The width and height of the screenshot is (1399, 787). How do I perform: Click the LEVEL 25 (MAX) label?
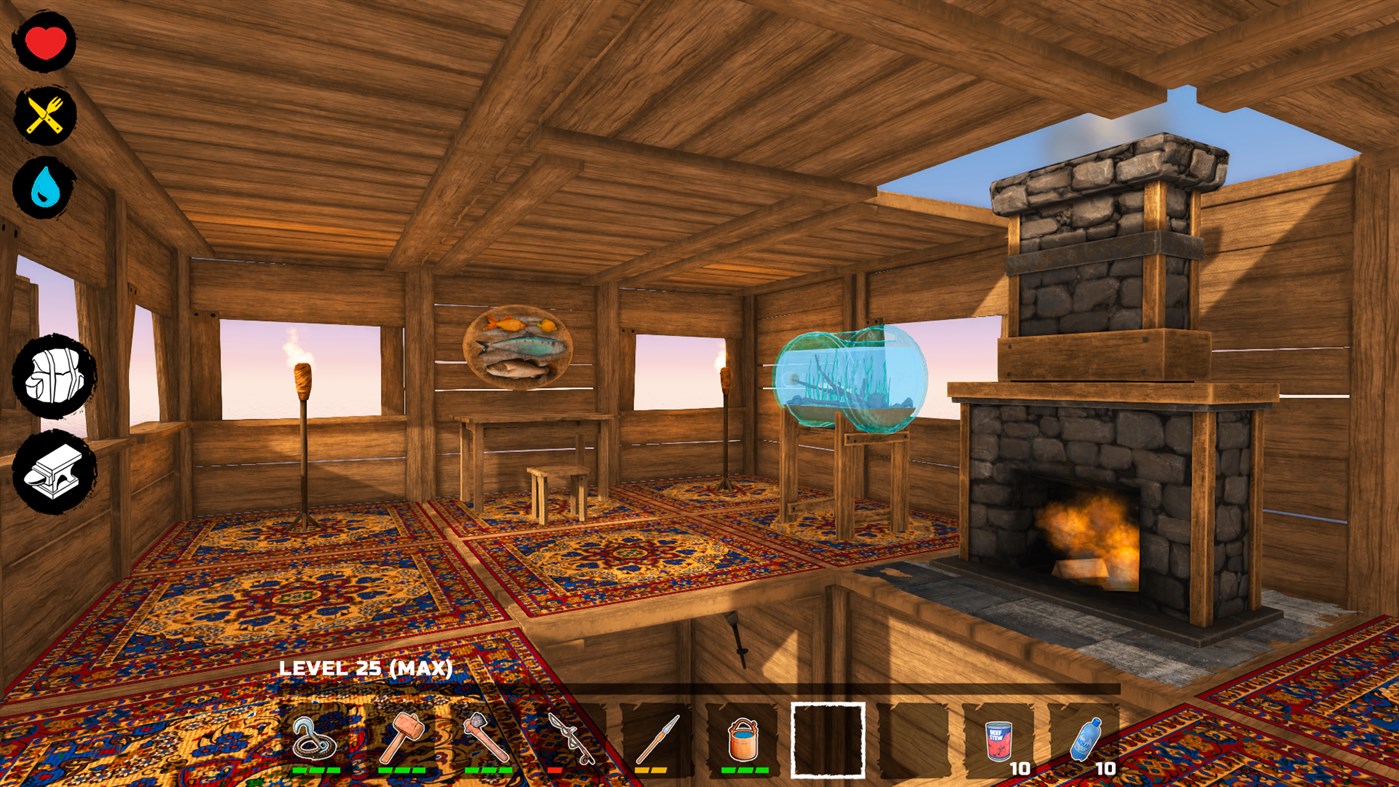coord(366,665)
